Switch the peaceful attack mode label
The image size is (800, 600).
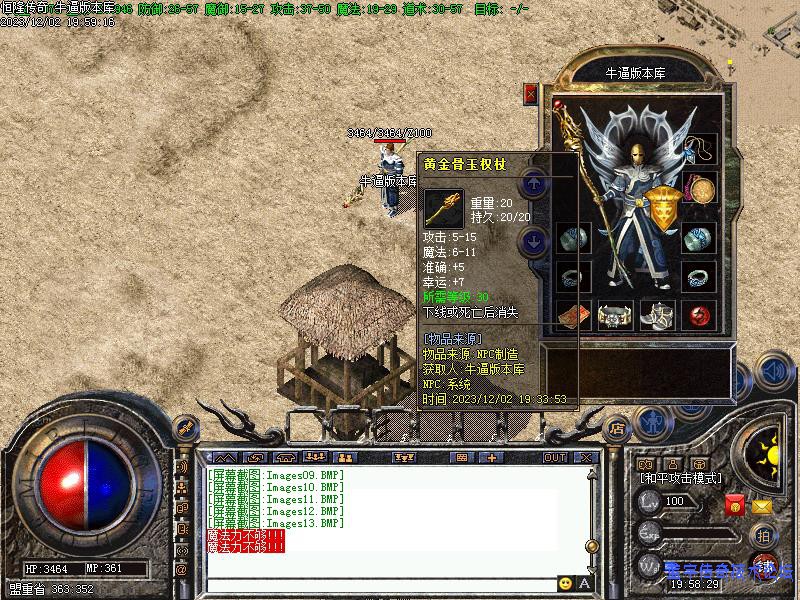(682, 479)
